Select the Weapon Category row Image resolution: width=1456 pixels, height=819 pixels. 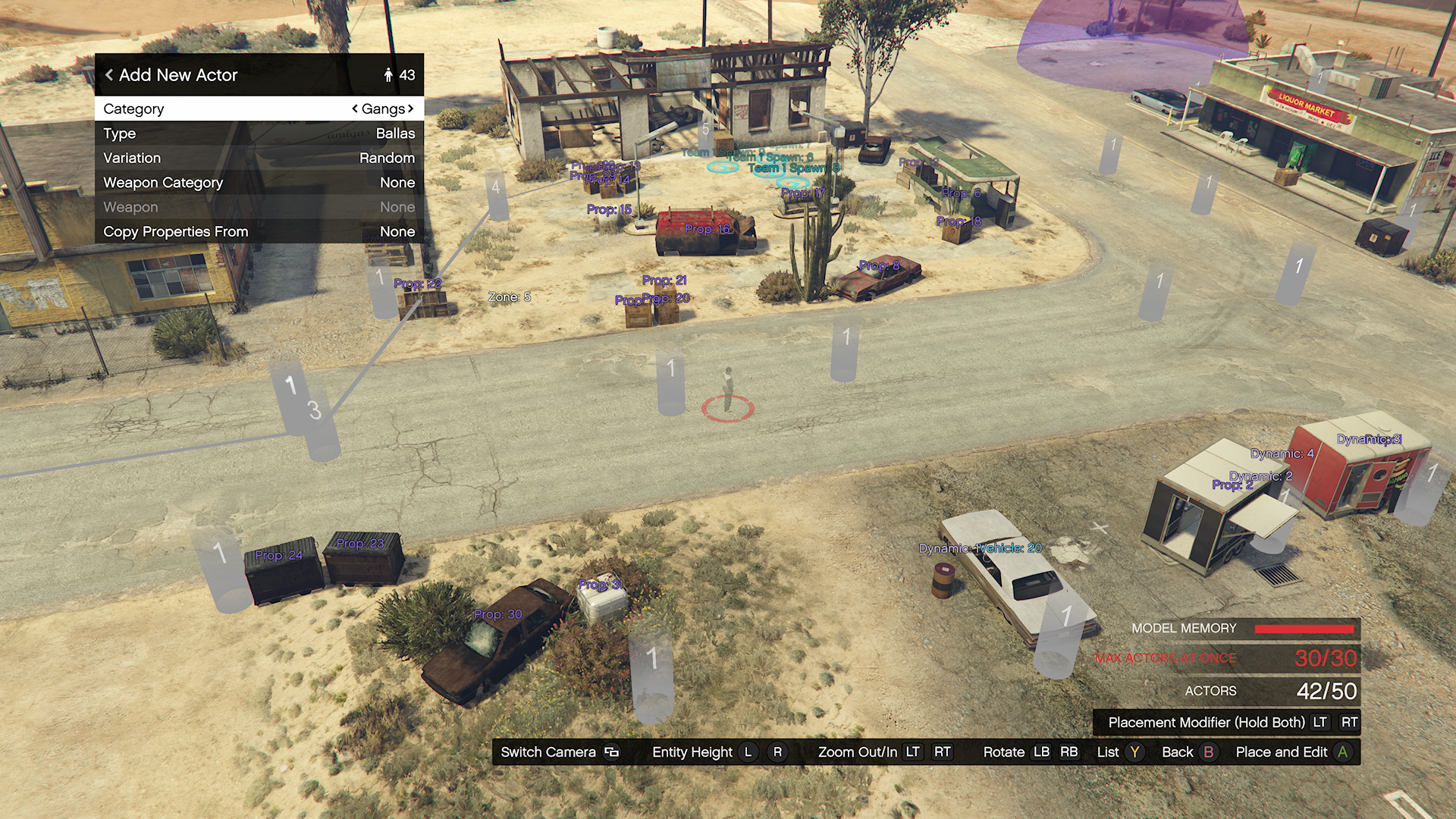pyautogui.click(x=259, y=183)
